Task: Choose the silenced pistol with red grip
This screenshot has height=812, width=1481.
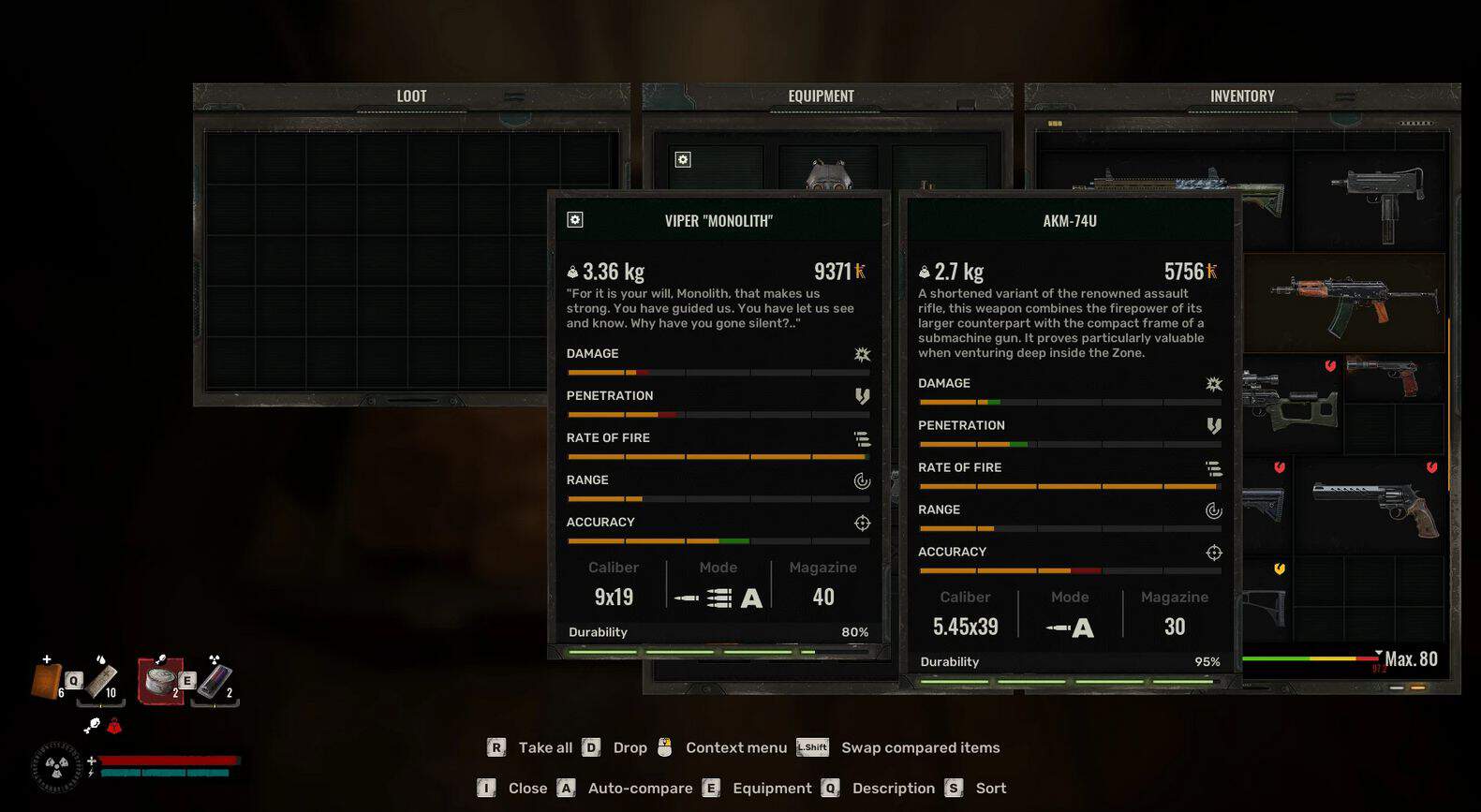Action: [x=1383, y=376]
